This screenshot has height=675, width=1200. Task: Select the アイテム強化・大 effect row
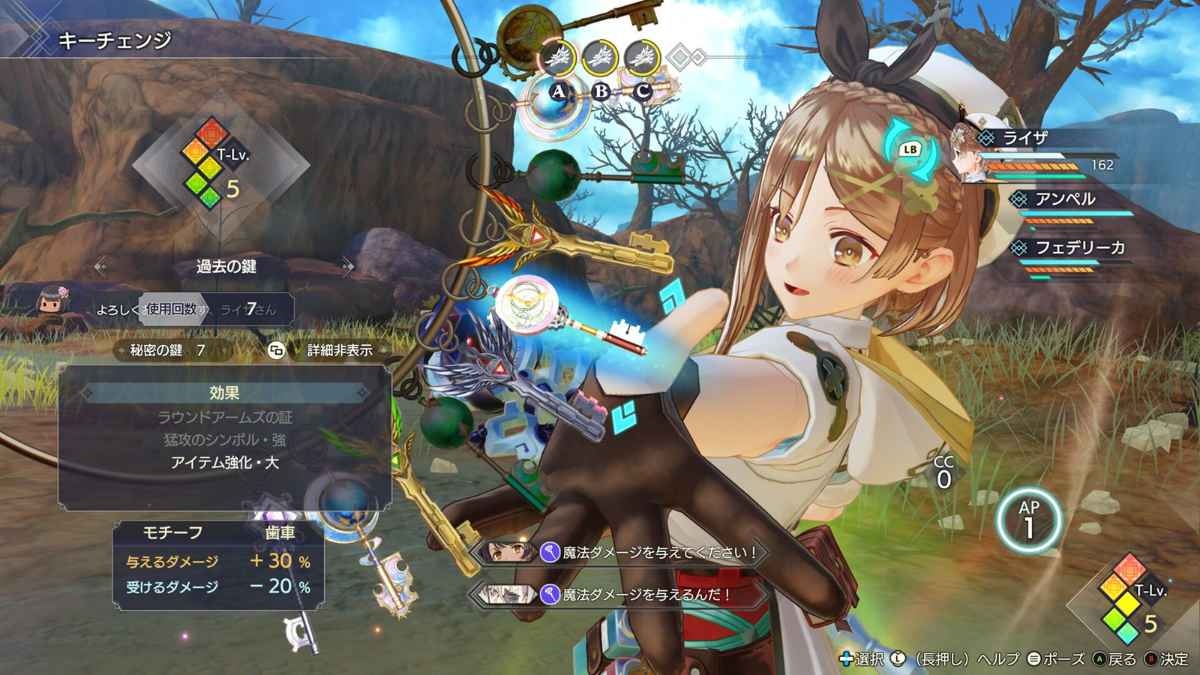[223, 462]
